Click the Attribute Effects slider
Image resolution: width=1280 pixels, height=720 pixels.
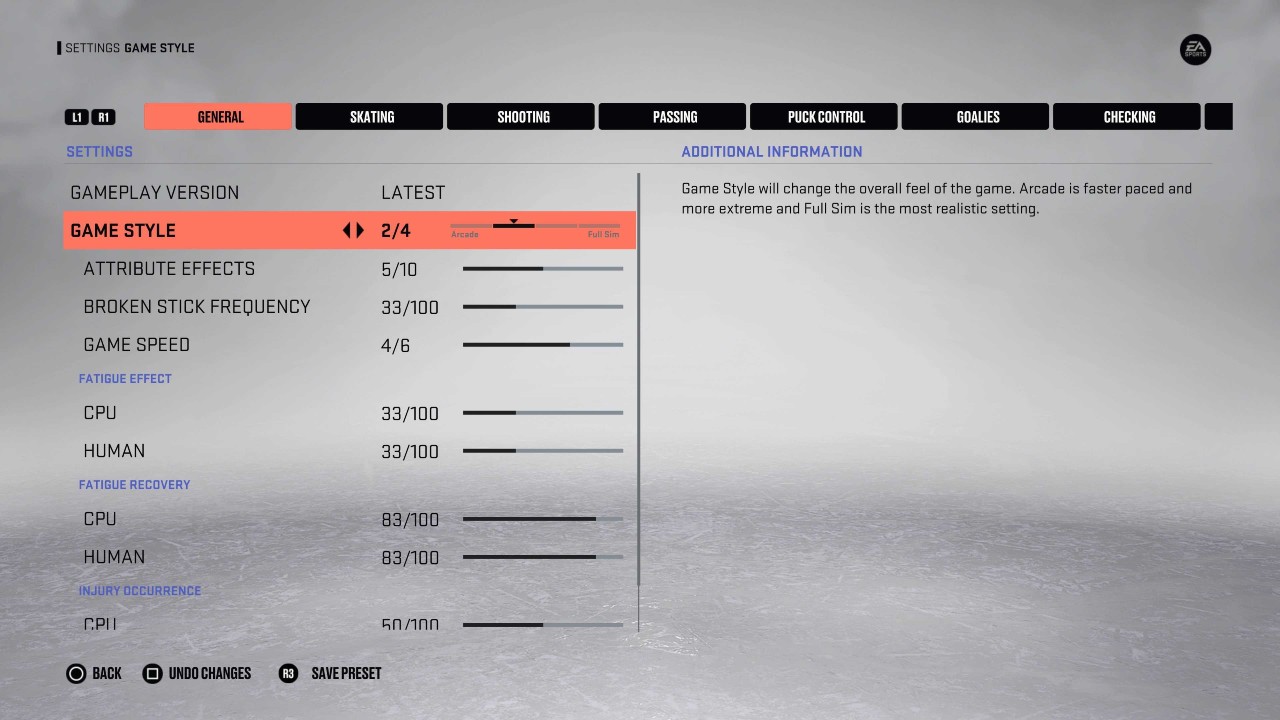coord(542,268)
